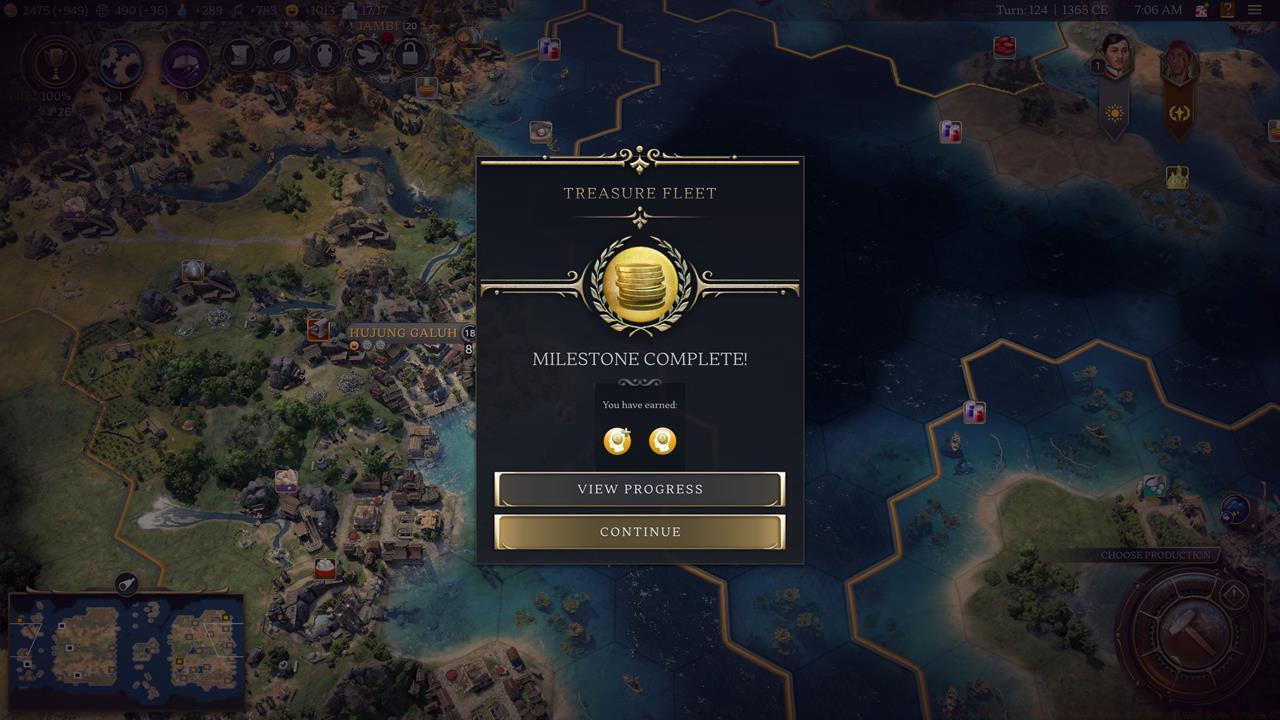Select the policies scroll icon
This screenshot has width=1280, height=720.
(x=237, y=57)
